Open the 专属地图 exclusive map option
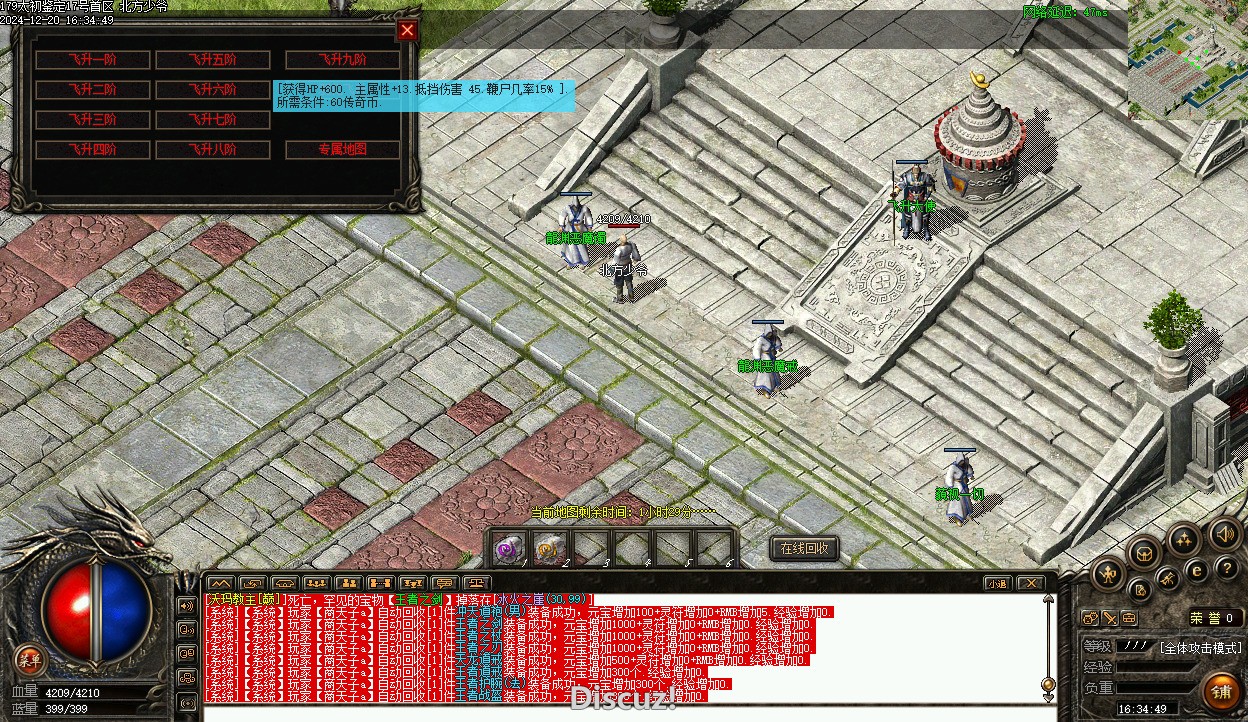 click(343, 150)
